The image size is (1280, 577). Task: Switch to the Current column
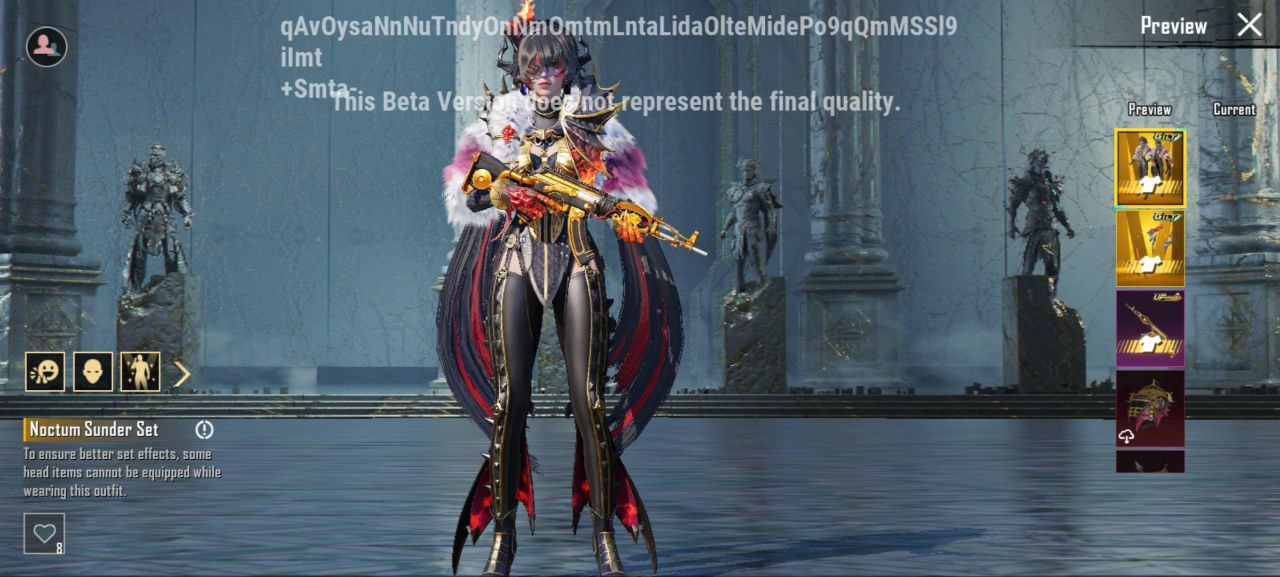[1234, 109]
